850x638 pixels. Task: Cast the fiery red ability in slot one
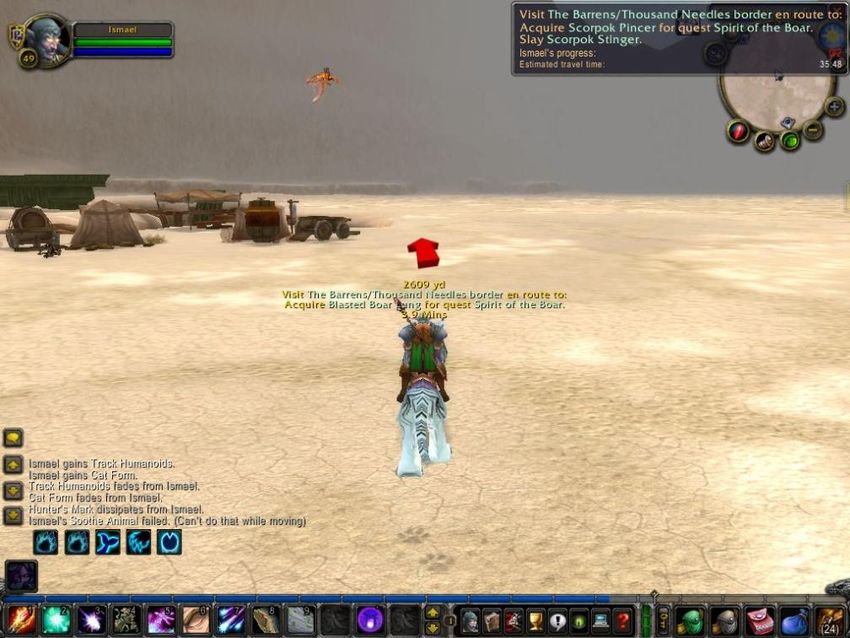pos(21,619)
